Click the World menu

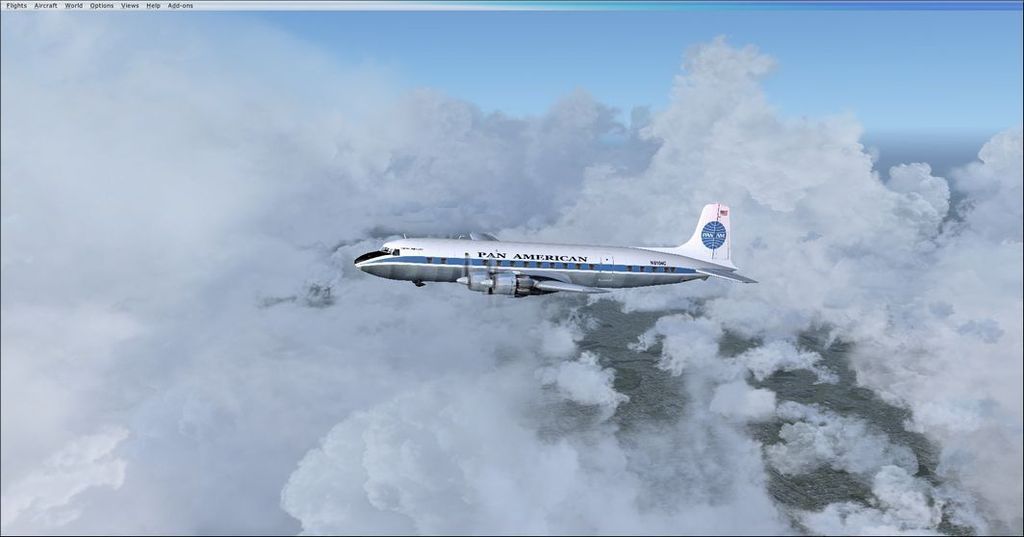coord(74,6)
